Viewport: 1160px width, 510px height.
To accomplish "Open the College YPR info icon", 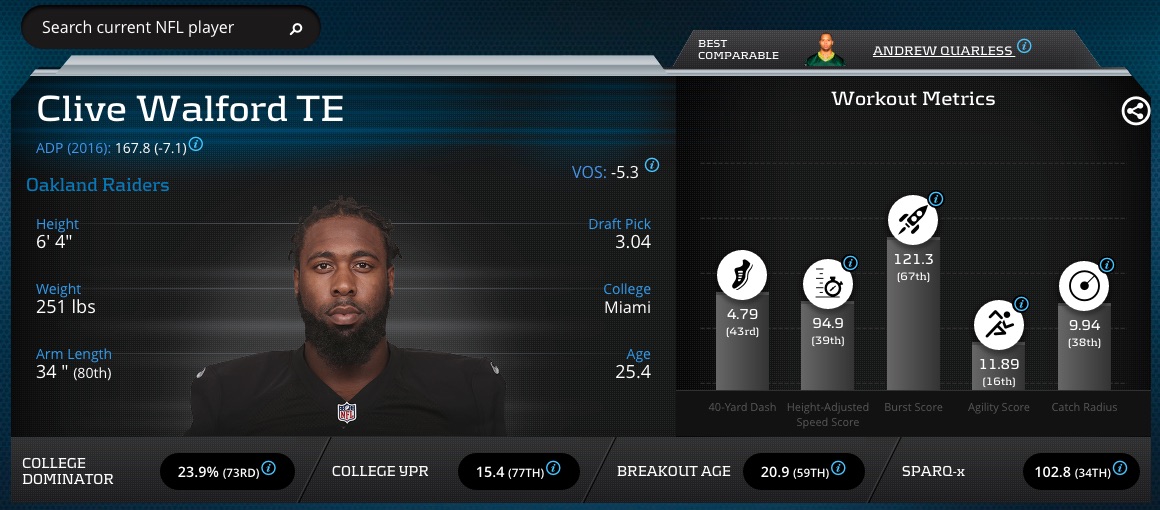I will [554, 467].
